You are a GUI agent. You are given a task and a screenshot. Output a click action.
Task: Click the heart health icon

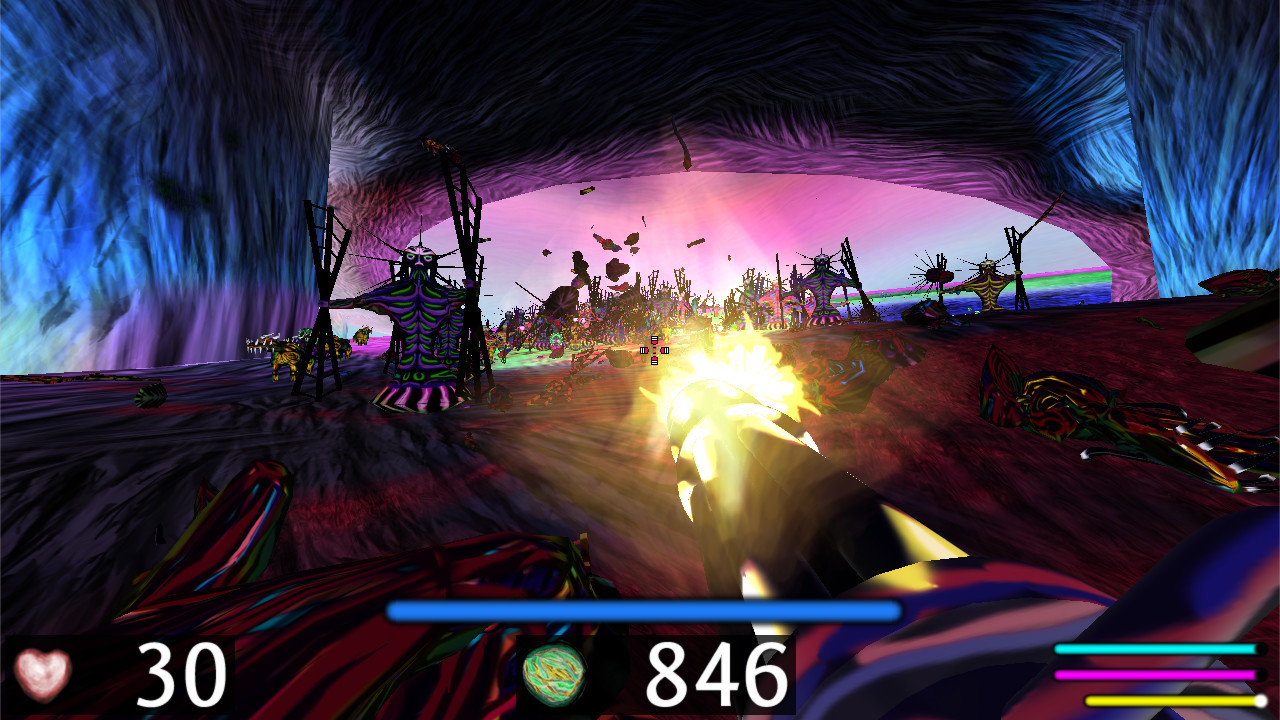pos(42,672)
